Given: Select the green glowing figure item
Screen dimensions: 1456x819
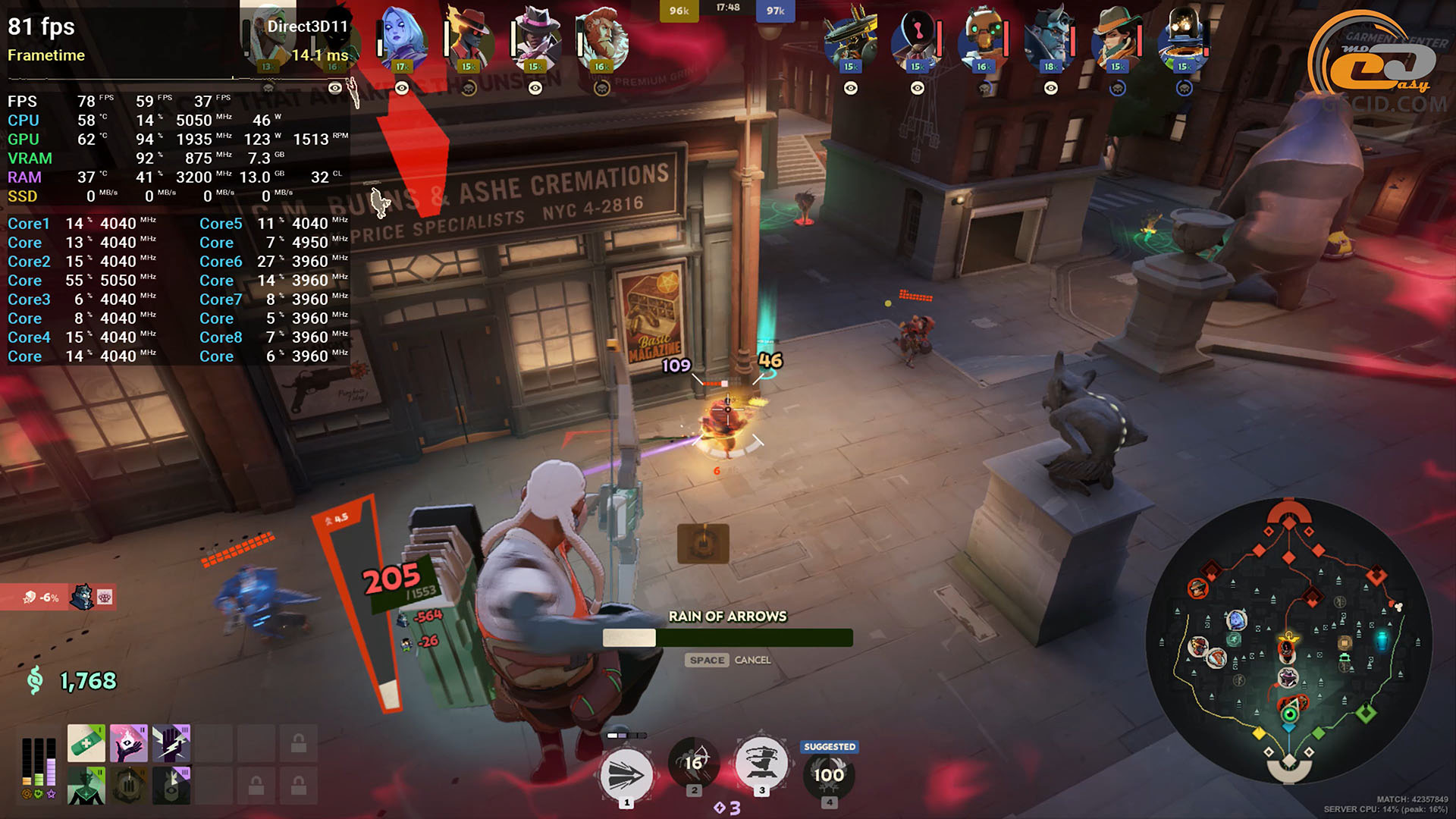Looking at the screenshot, I should point(86,786).
